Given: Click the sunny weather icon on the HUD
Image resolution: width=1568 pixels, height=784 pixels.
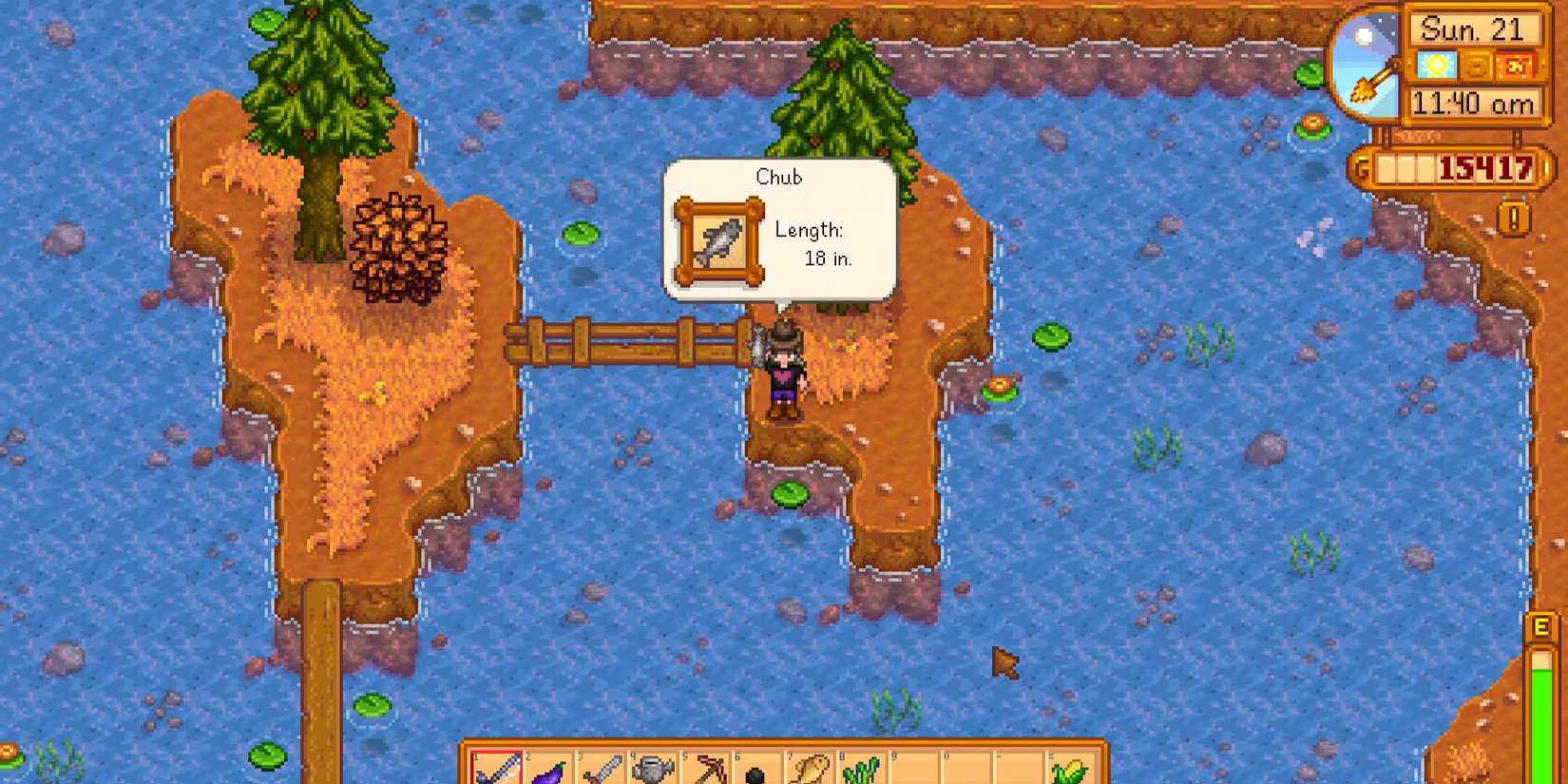Looking at the screenshot, I should pyautogui.click(x=1436, y=67).
